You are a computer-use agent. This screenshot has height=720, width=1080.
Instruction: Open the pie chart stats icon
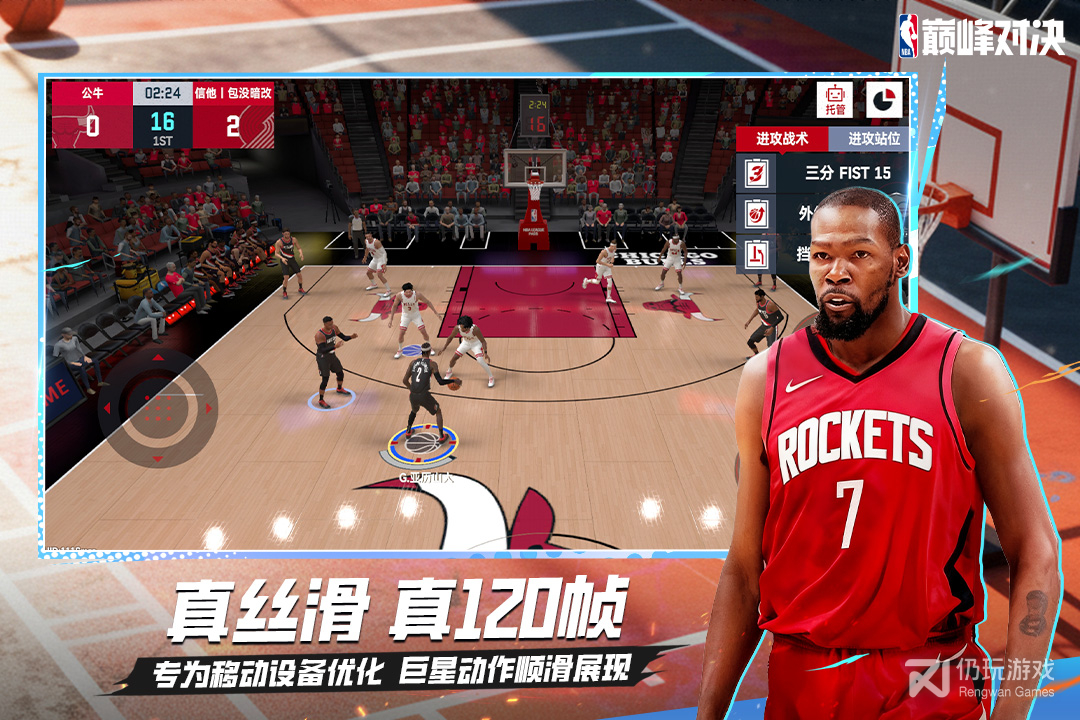pyautogui.click(x=884, y=99)
